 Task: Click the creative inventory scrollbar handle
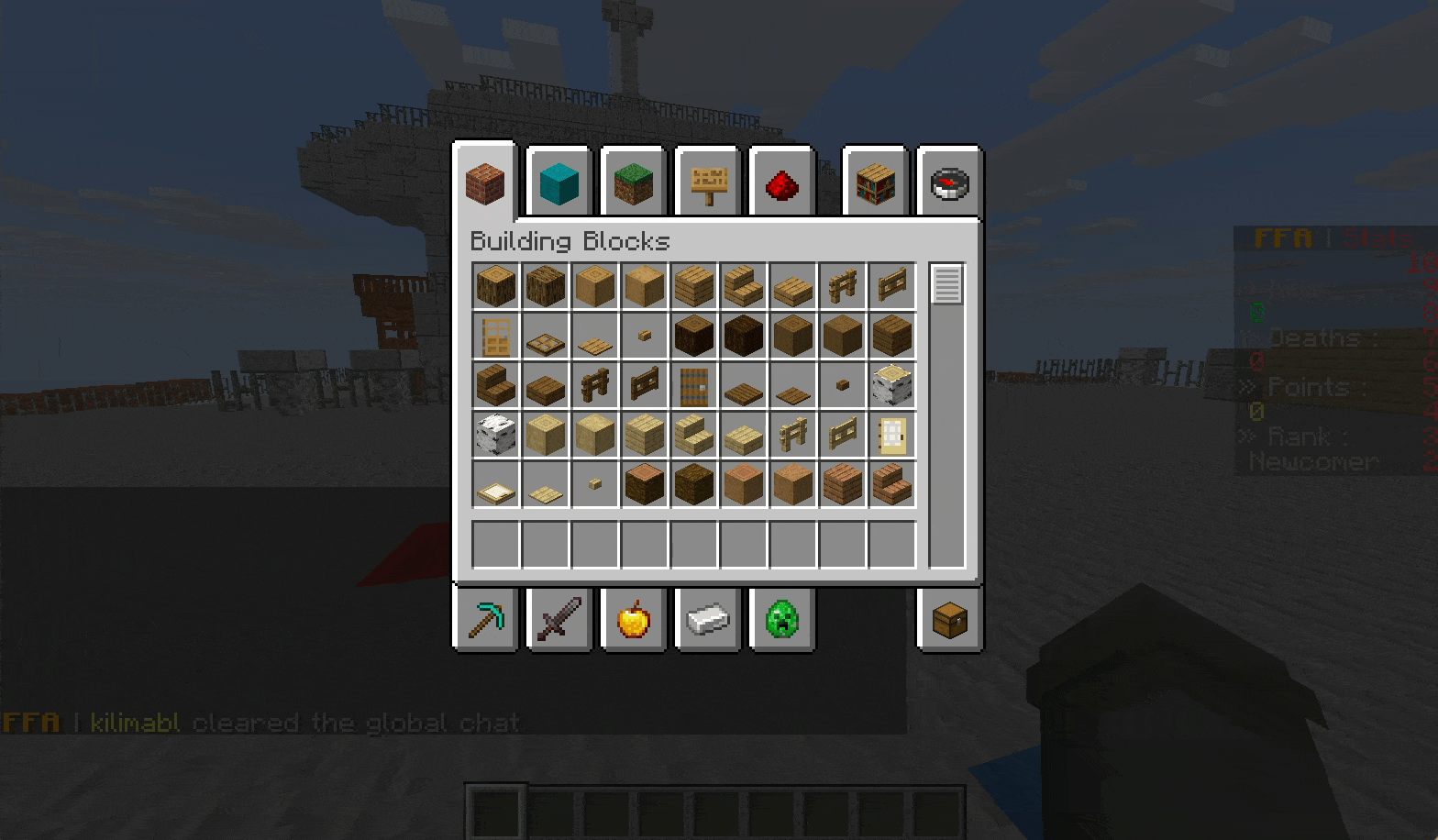[946, 283]
